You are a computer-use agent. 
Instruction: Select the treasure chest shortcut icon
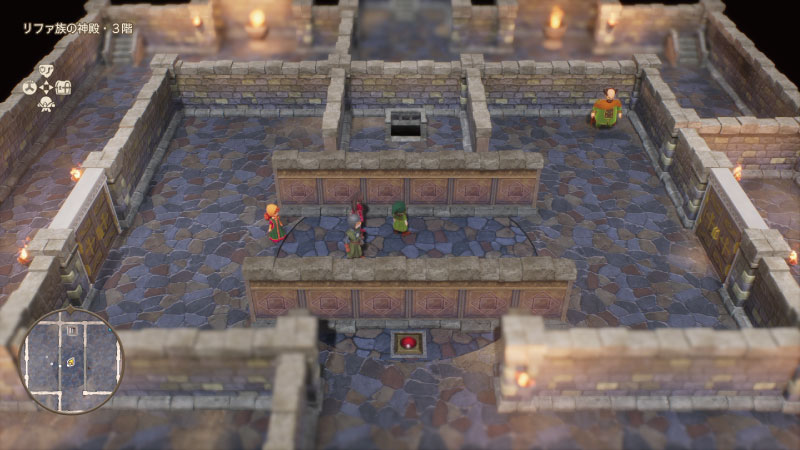point(63,87)
